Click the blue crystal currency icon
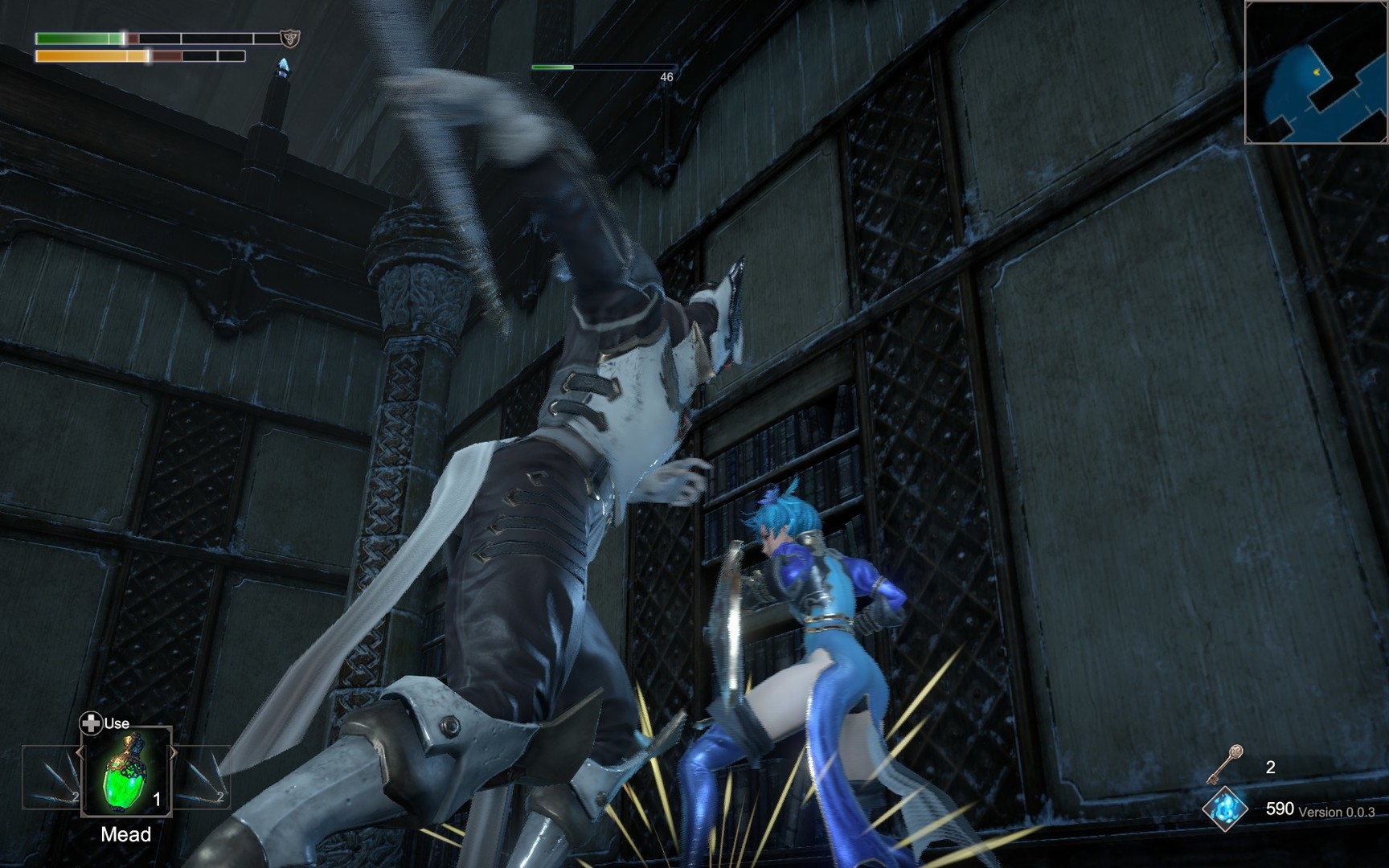Screen dimensions: 1389x868 pyautogui.click(x=1225, y=809)
